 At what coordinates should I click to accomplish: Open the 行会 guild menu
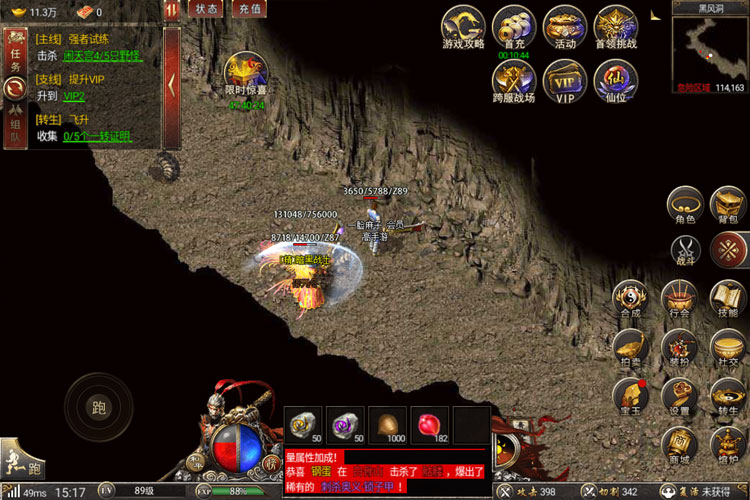679,298
